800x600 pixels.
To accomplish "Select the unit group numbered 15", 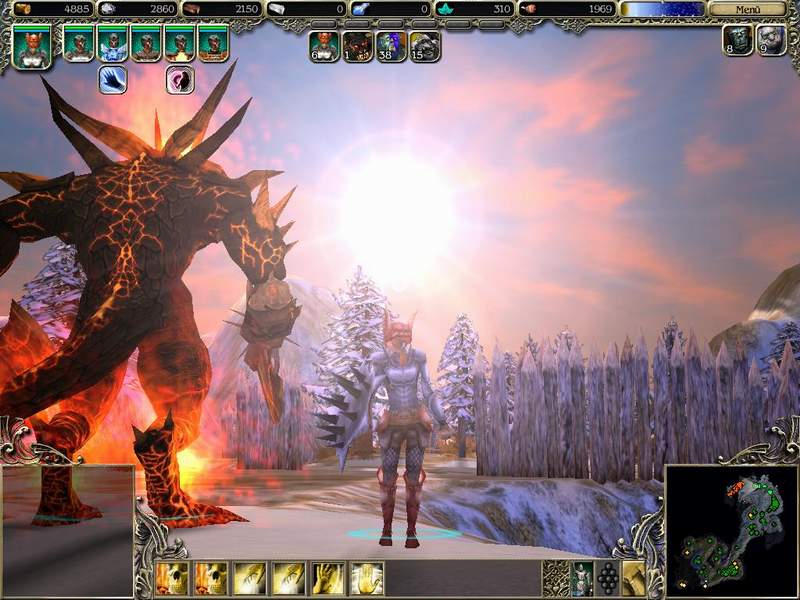I will 425,46.
